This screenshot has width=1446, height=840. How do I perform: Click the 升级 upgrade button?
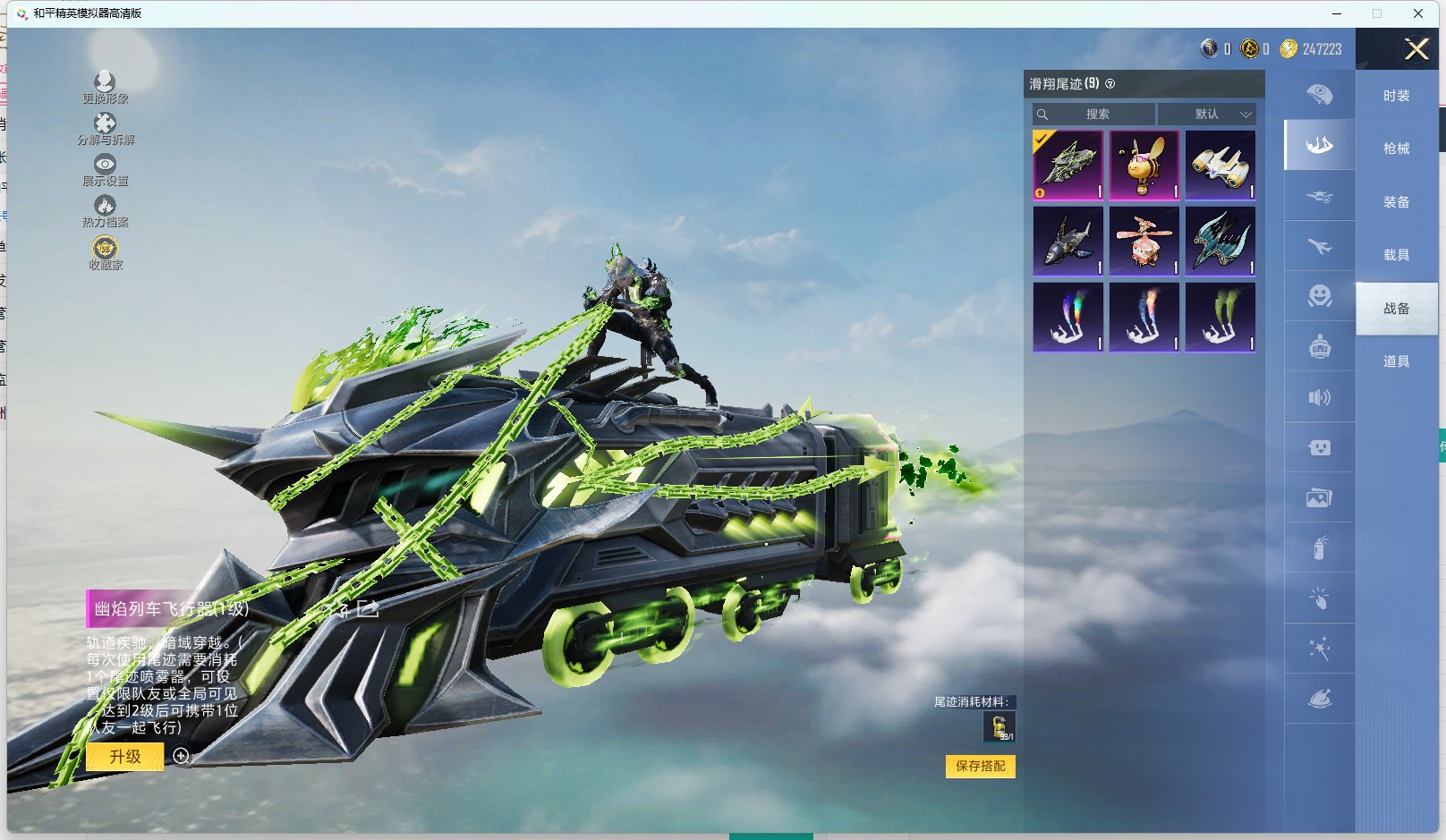[x=125, y=757]
